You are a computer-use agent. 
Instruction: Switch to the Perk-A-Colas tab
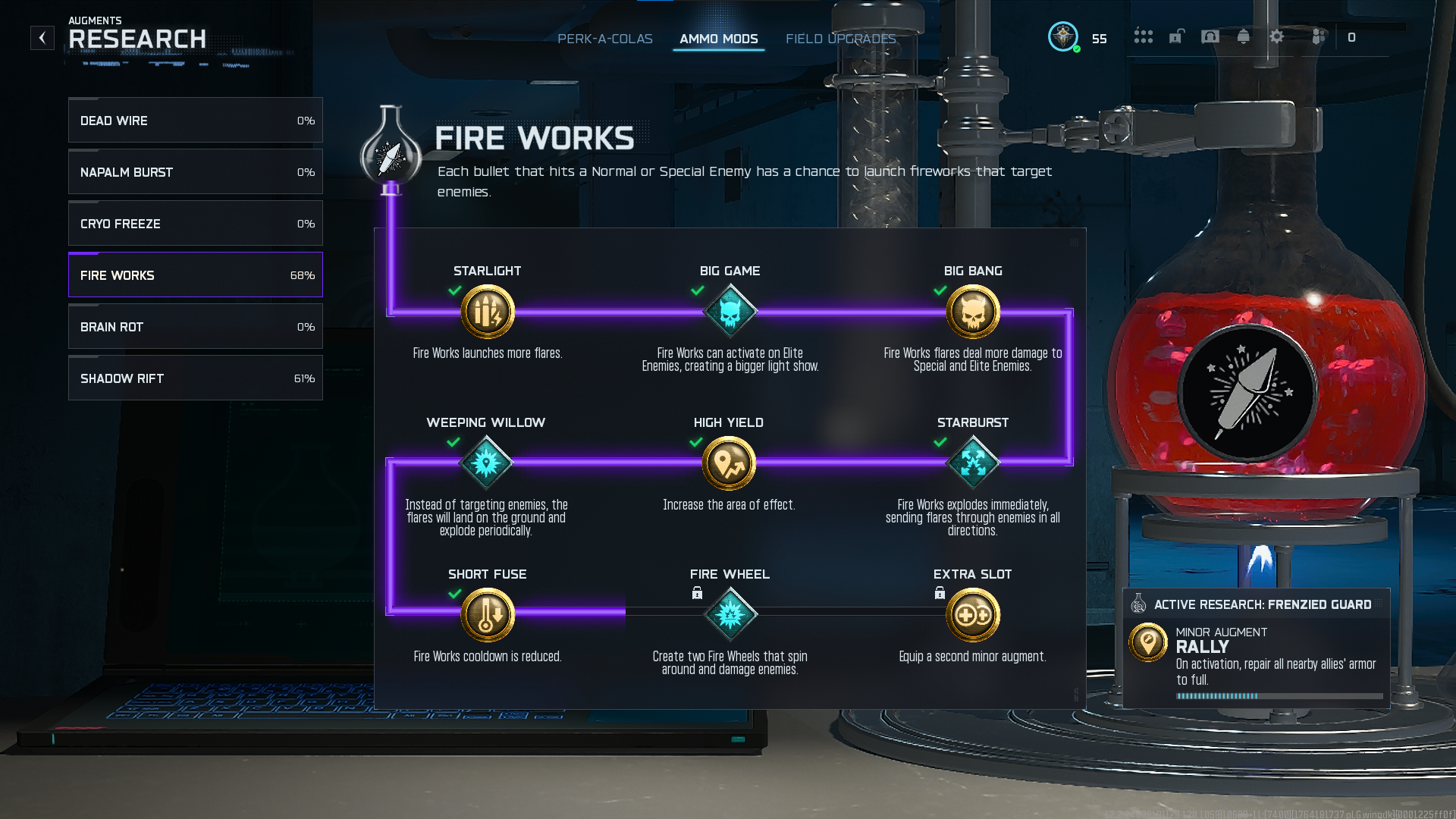click(604, 39)
